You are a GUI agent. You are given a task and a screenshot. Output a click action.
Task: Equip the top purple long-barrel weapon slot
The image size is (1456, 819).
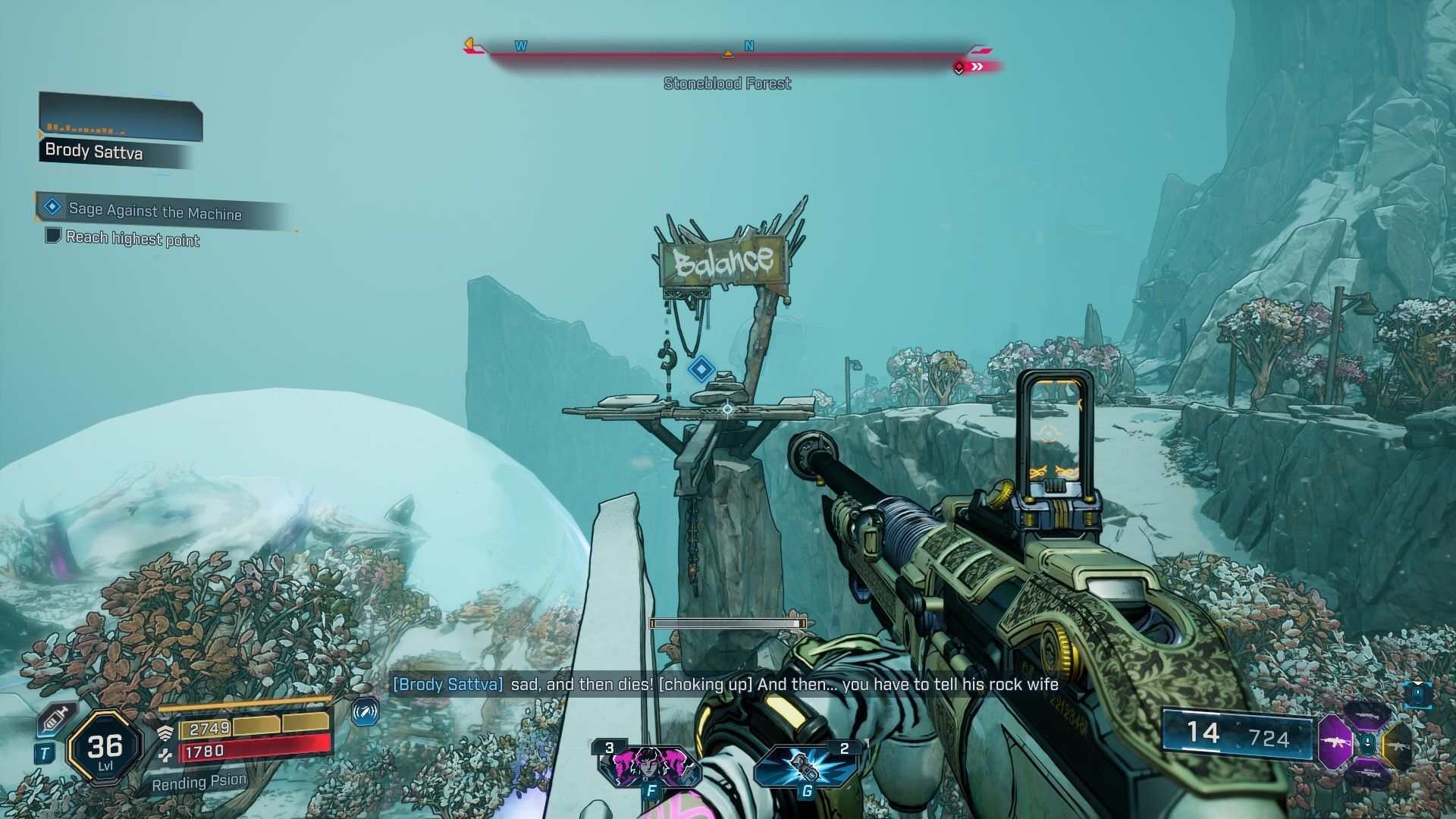(1366, 714)
